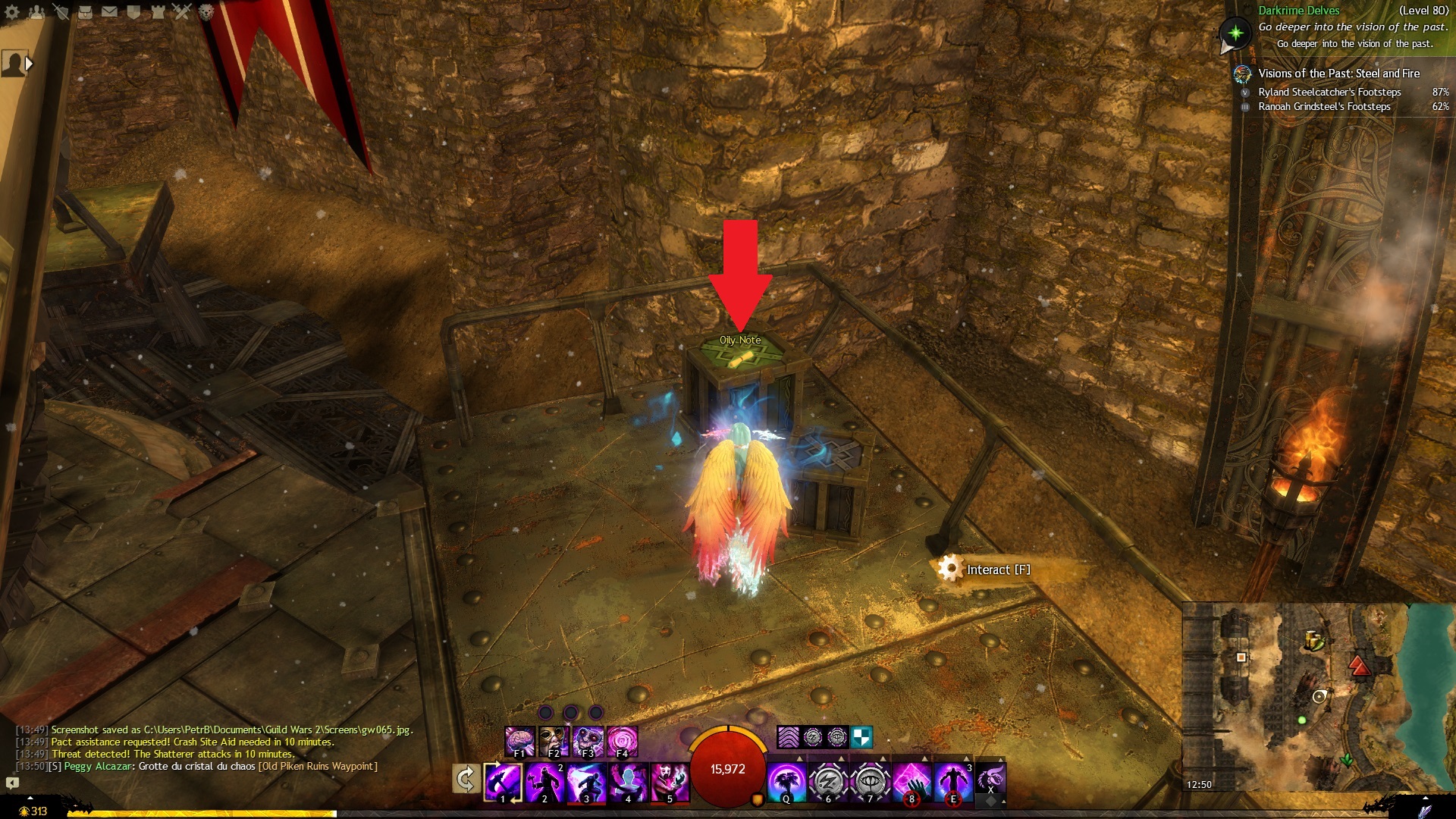This screenshot has width=1456, height=819.
Task: Open the PvP crossed swords panel
Action: tap(182, 12)
